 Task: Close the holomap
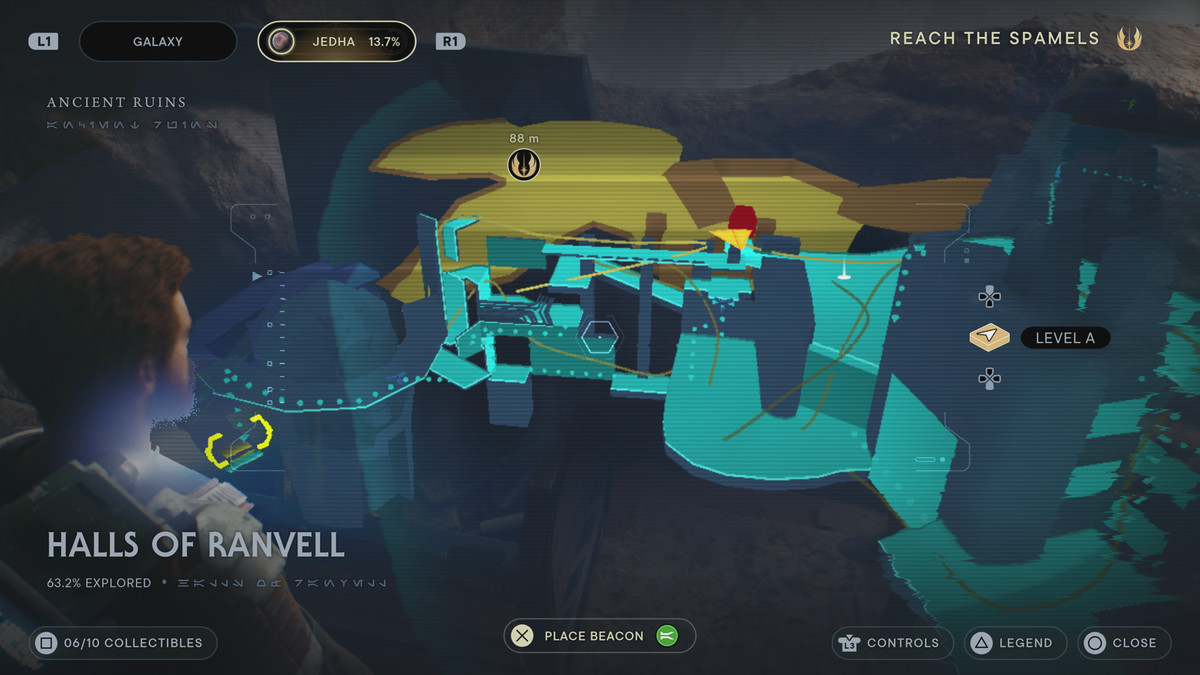pyautogui.click(x=1123, y=643)
